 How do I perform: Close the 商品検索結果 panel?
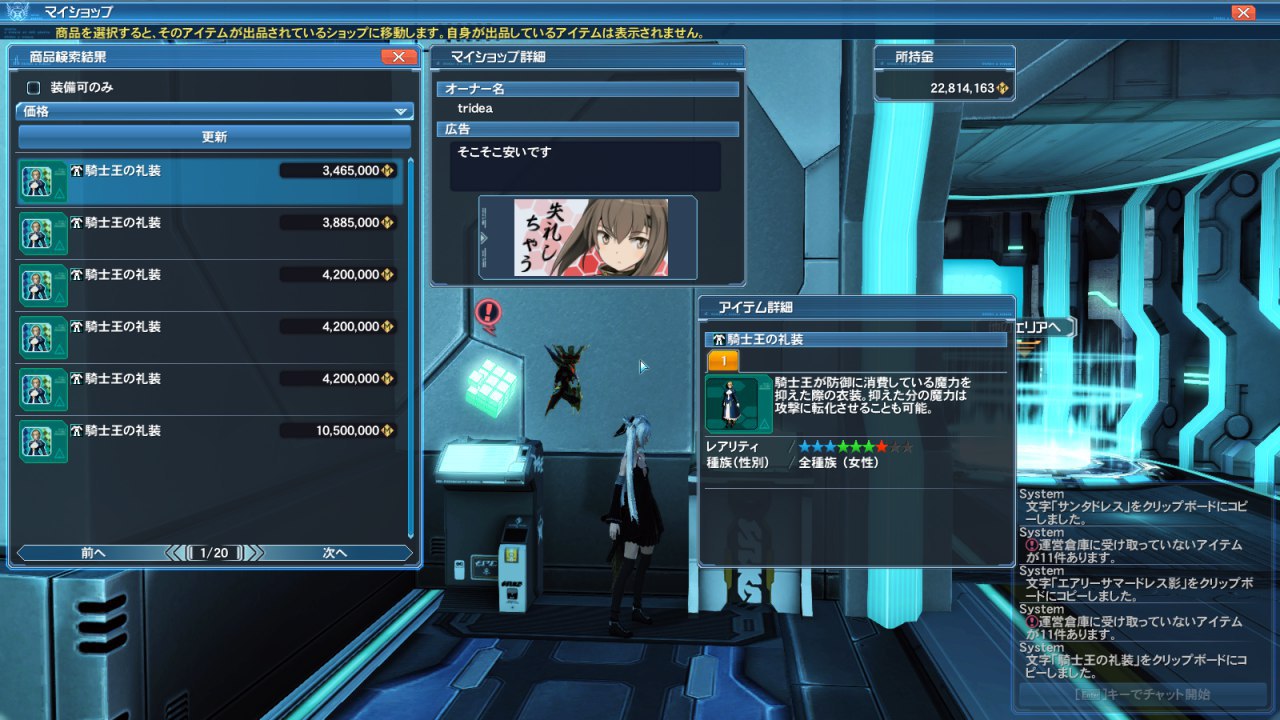(398, 57)
